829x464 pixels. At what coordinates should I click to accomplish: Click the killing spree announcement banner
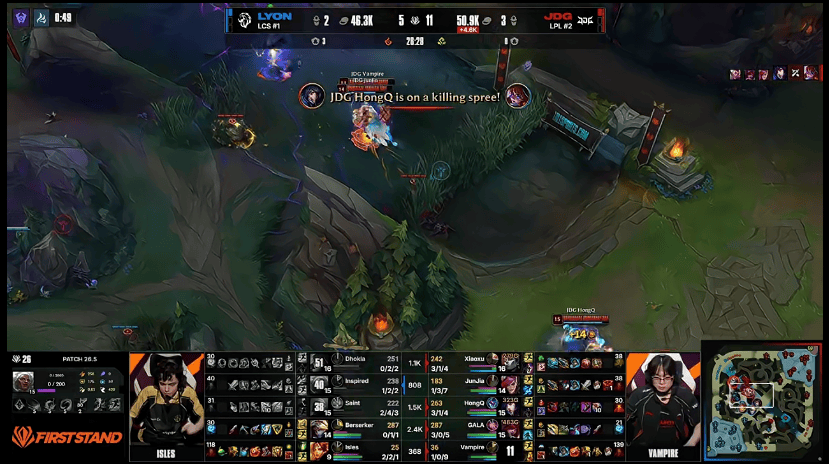(414, 97)
